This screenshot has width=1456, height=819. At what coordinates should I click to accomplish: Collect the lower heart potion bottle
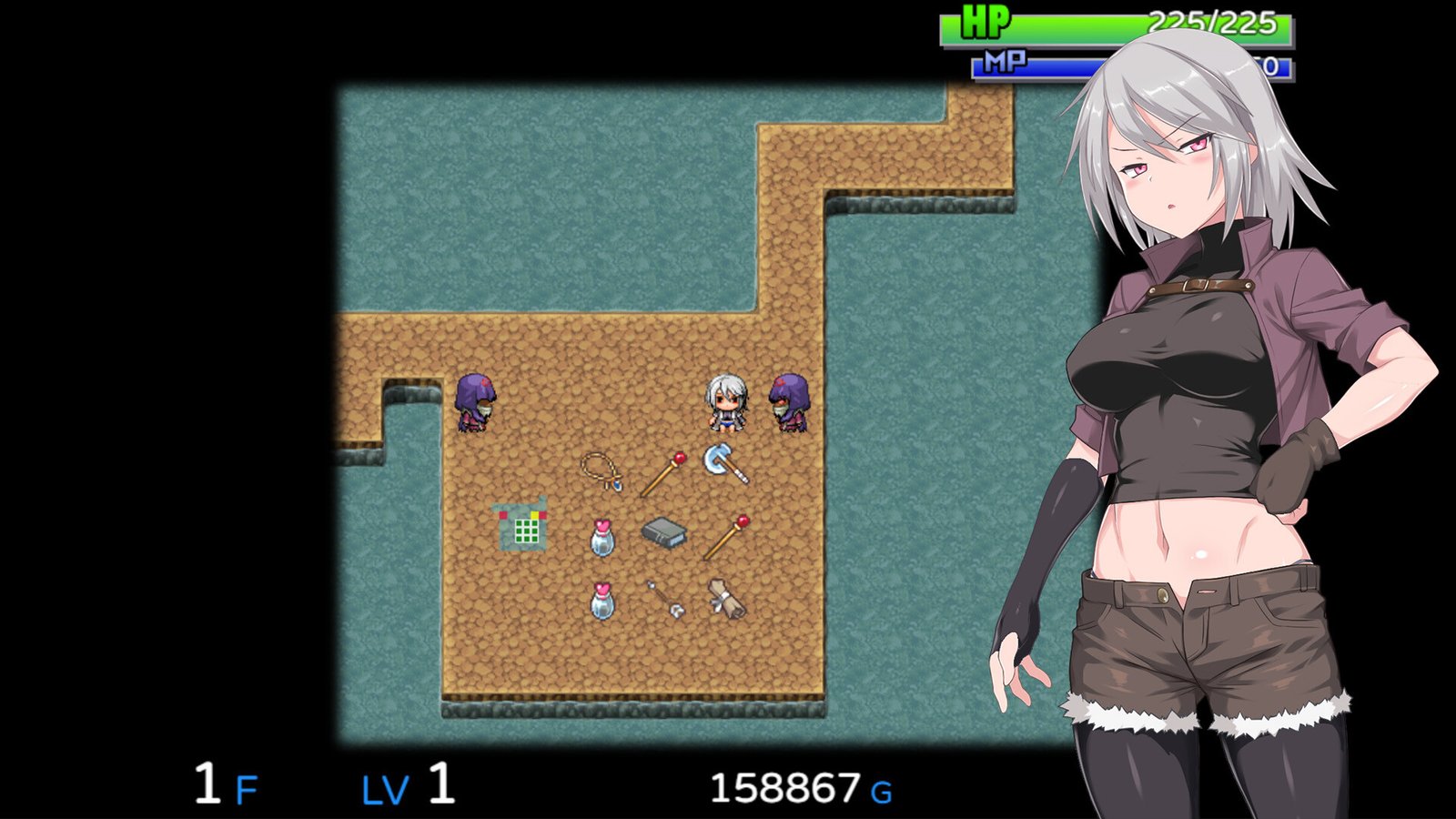602,602
